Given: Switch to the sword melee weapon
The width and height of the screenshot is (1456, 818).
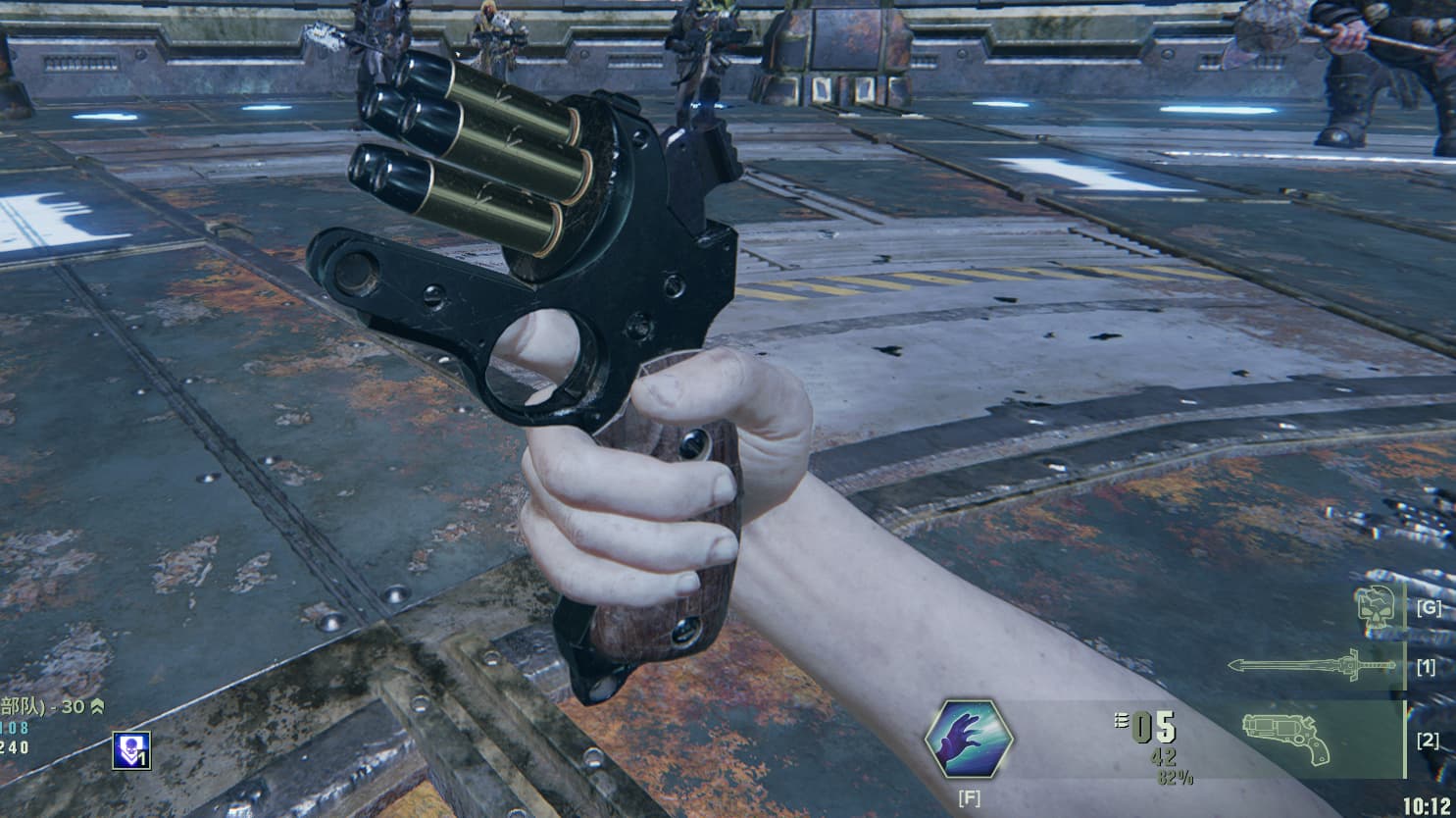Looking at the screenshot, I should [x=1310, y=667].
